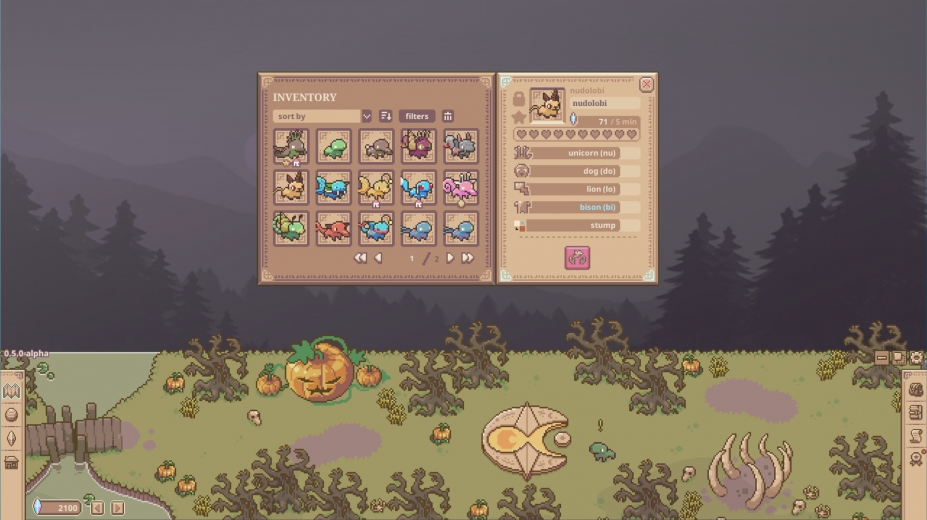Screen dimensions: 927x520
Task: Choose the pink snail creature slot
Action: (x=460, y=187)
